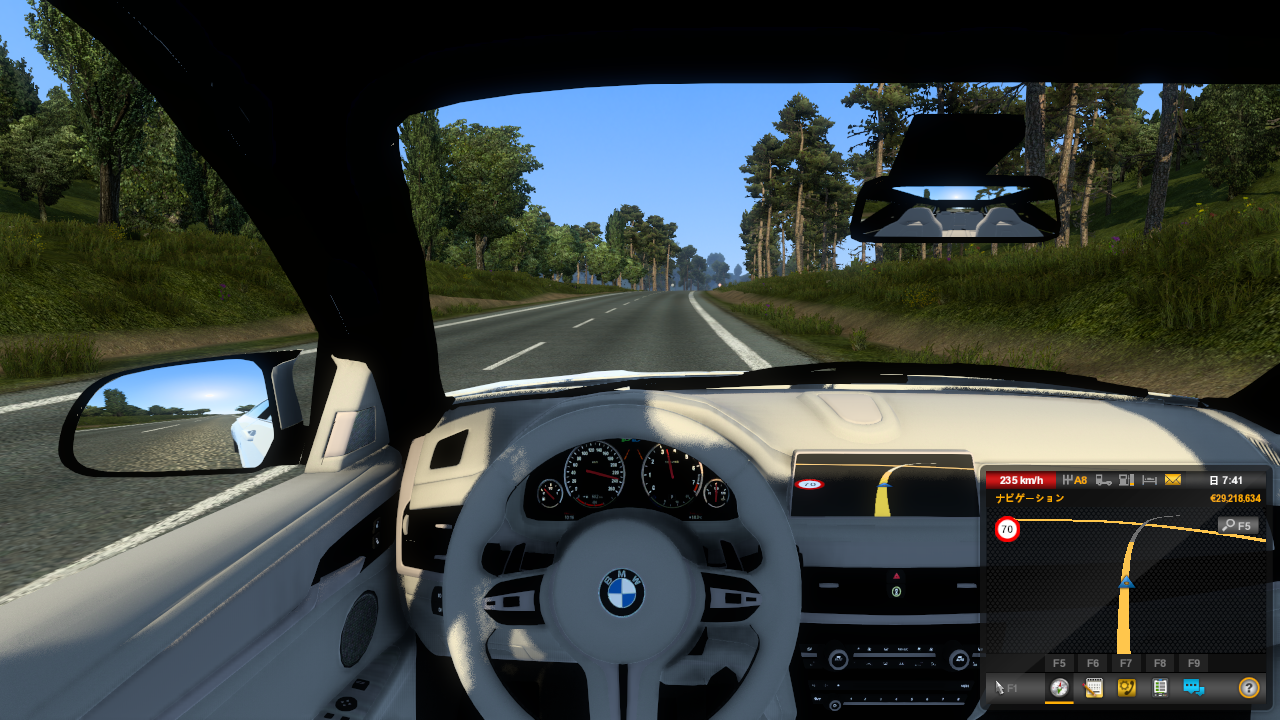Screen dimensions: 1280x720
Task: Open the compass navigation tab
Action: (x=1059, y=687)
